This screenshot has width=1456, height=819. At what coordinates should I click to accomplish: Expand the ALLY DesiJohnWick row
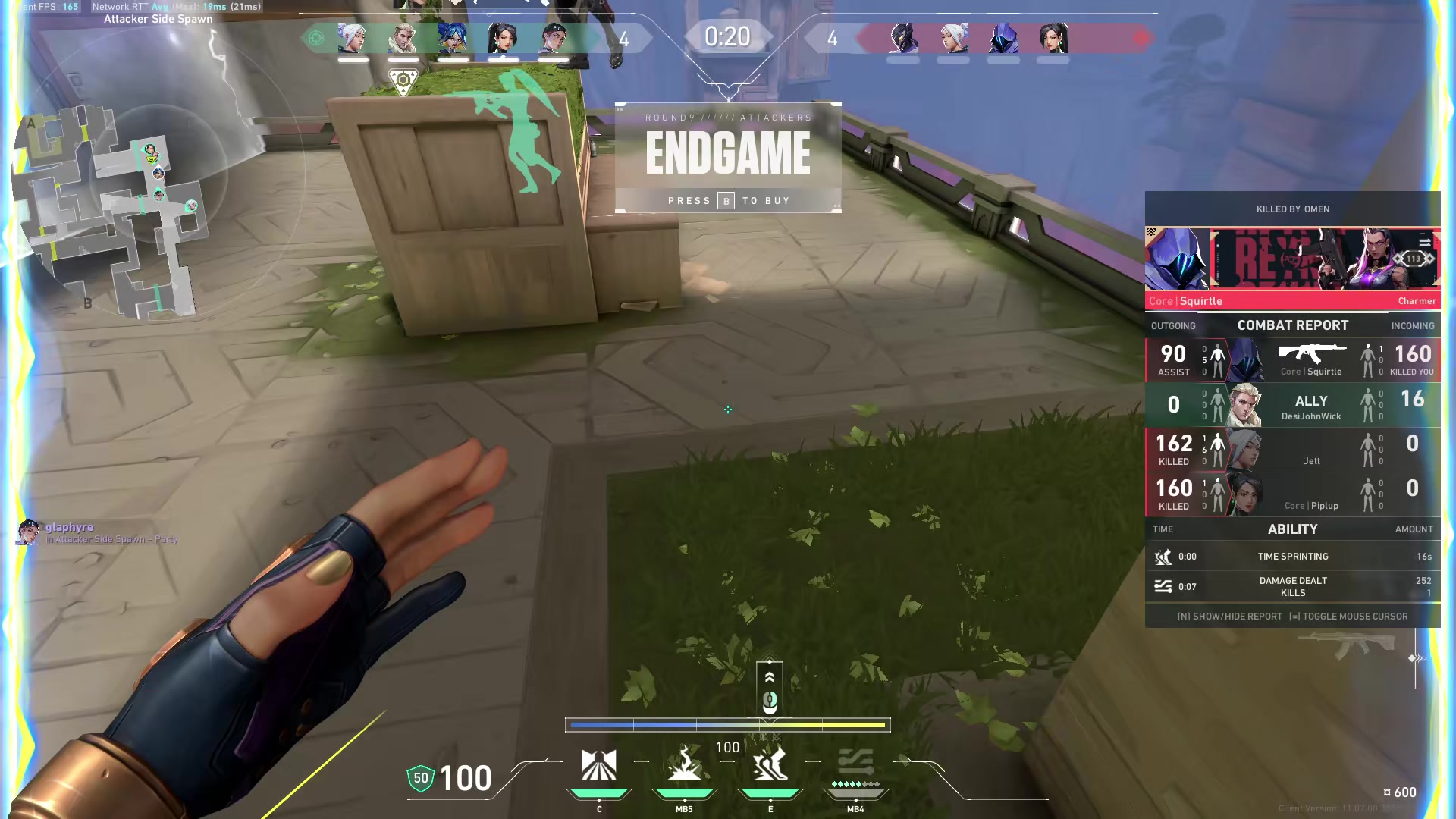tap(1289, 404)
